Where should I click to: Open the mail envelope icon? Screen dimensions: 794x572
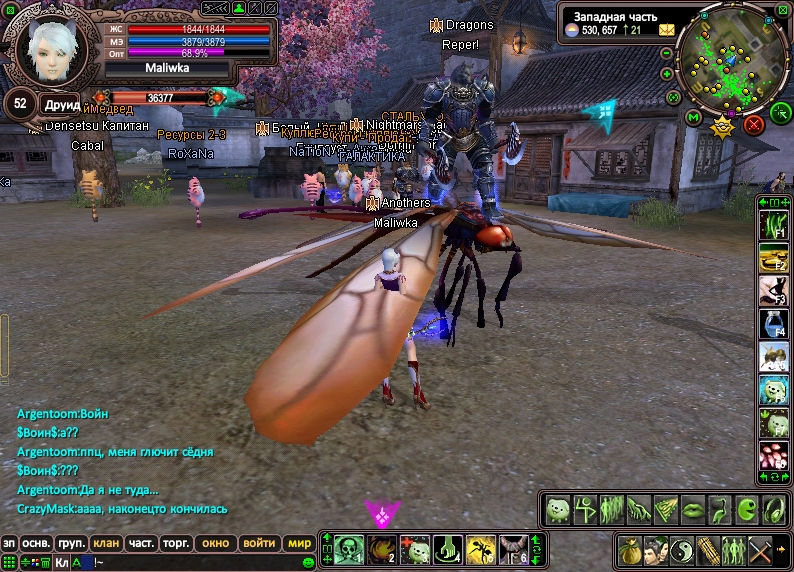click(x=666, y=30)
